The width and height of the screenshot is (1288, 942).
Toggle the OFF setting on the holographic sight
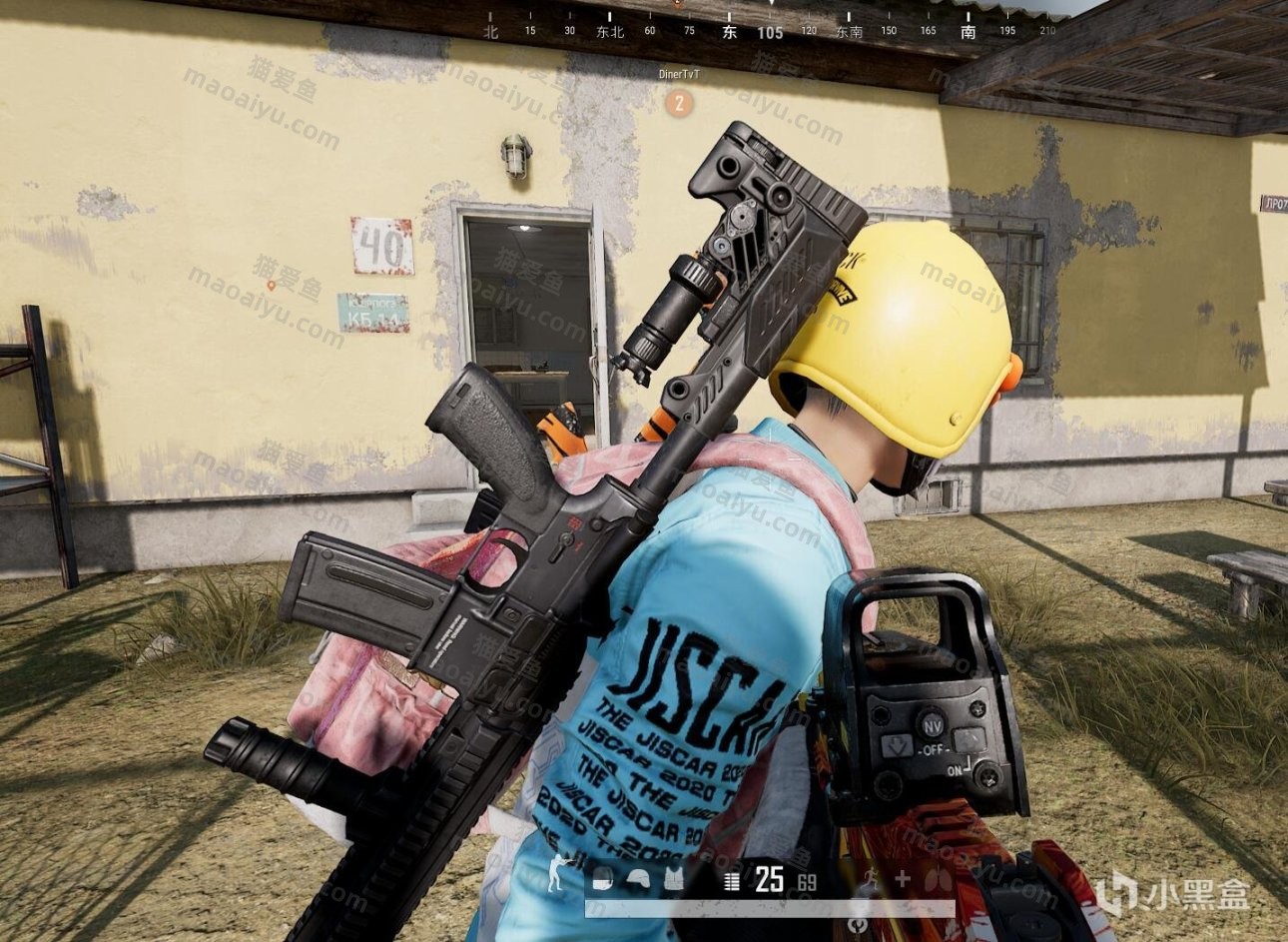[935, 750]
